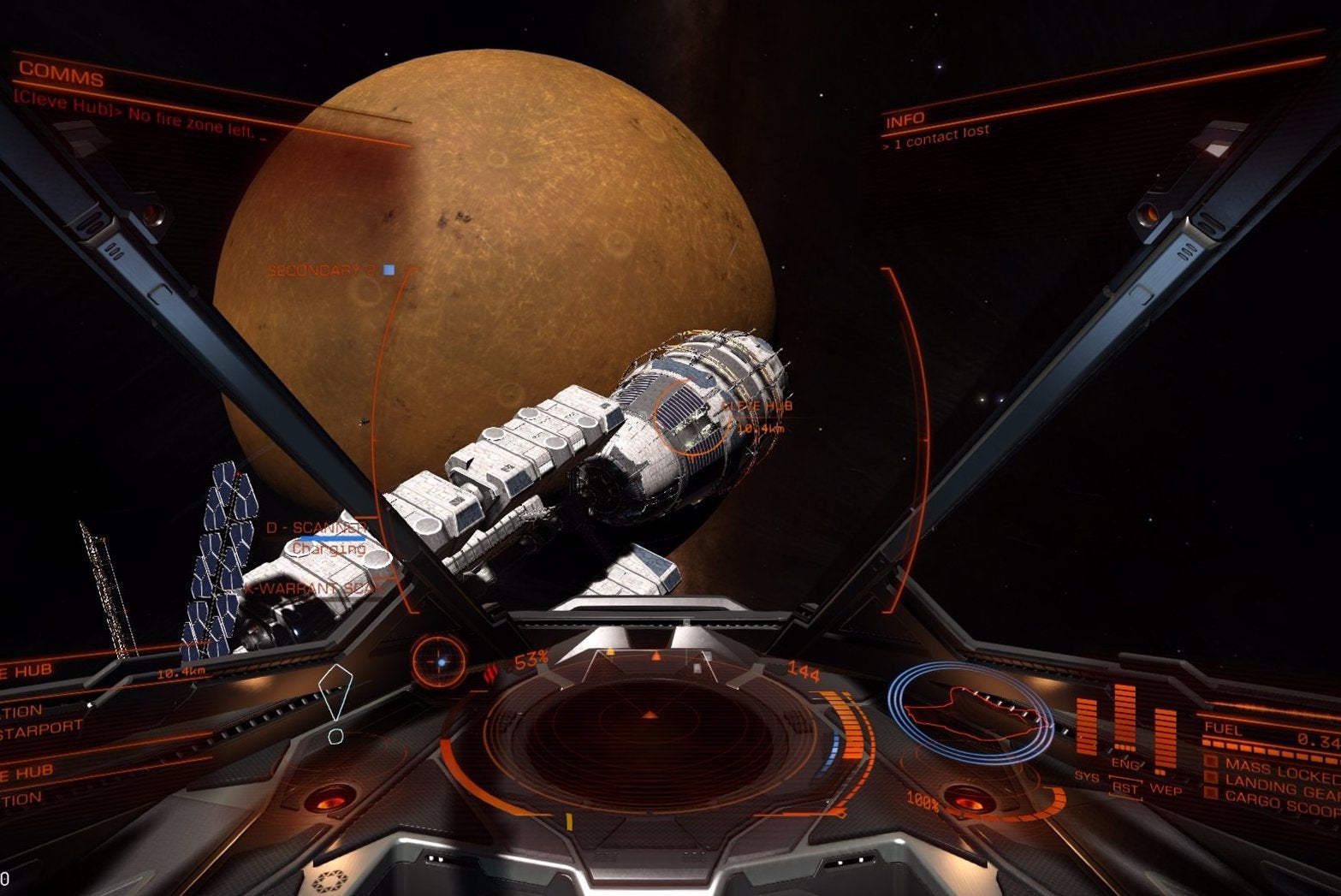Boost the SYS power bar
Viewport: 1341px width, 896px height.
point(1089,726)
